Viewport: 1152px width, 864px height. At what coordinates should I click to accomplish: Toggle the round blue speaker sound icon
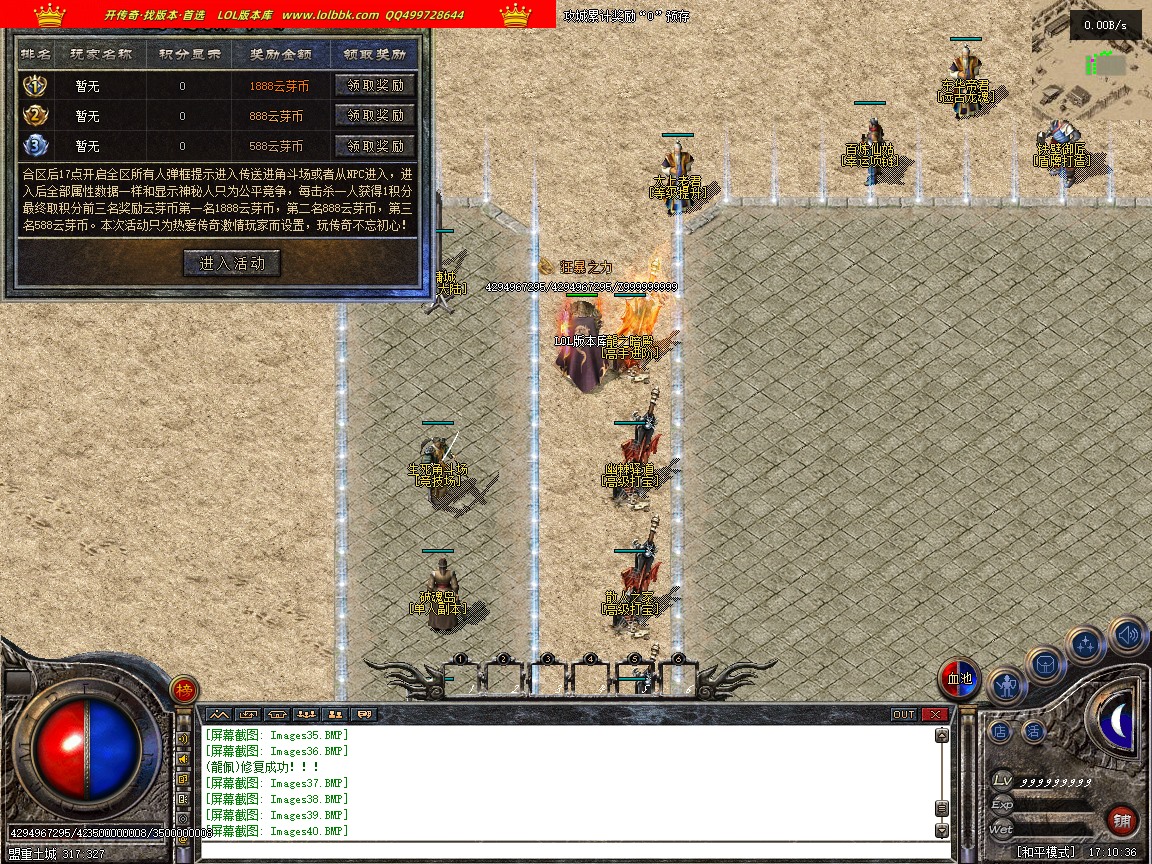[x=1127, y=635]
